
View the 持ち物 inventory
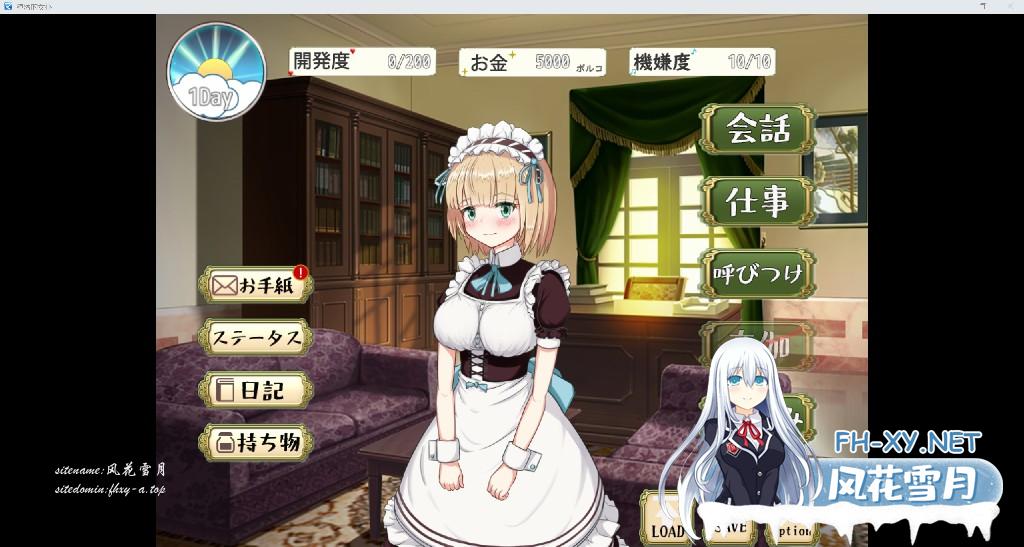tap(255, 443)
